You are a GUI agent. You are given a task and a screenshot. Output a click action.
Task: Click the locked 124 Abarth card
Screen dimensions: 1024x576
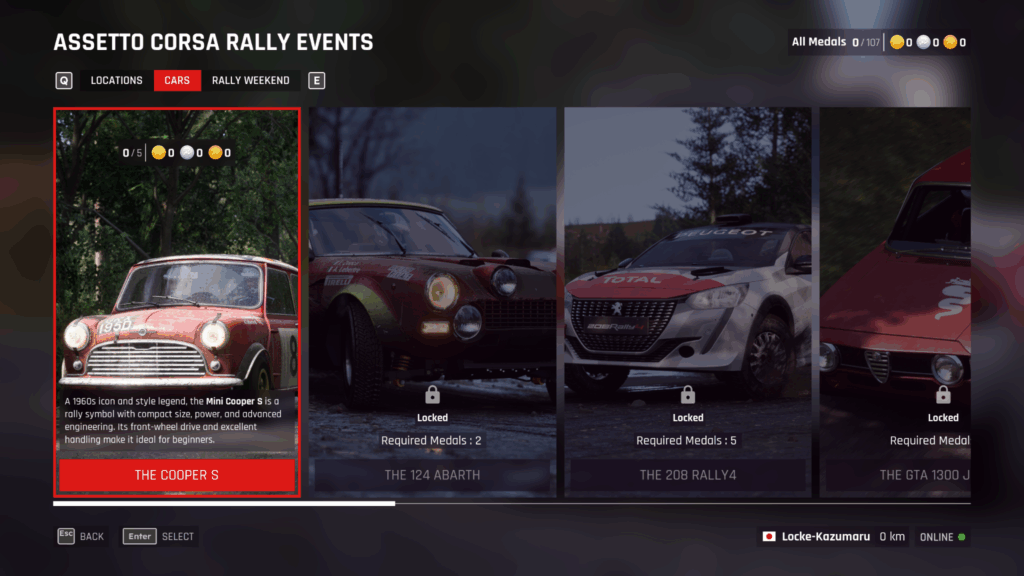(432, 300)
